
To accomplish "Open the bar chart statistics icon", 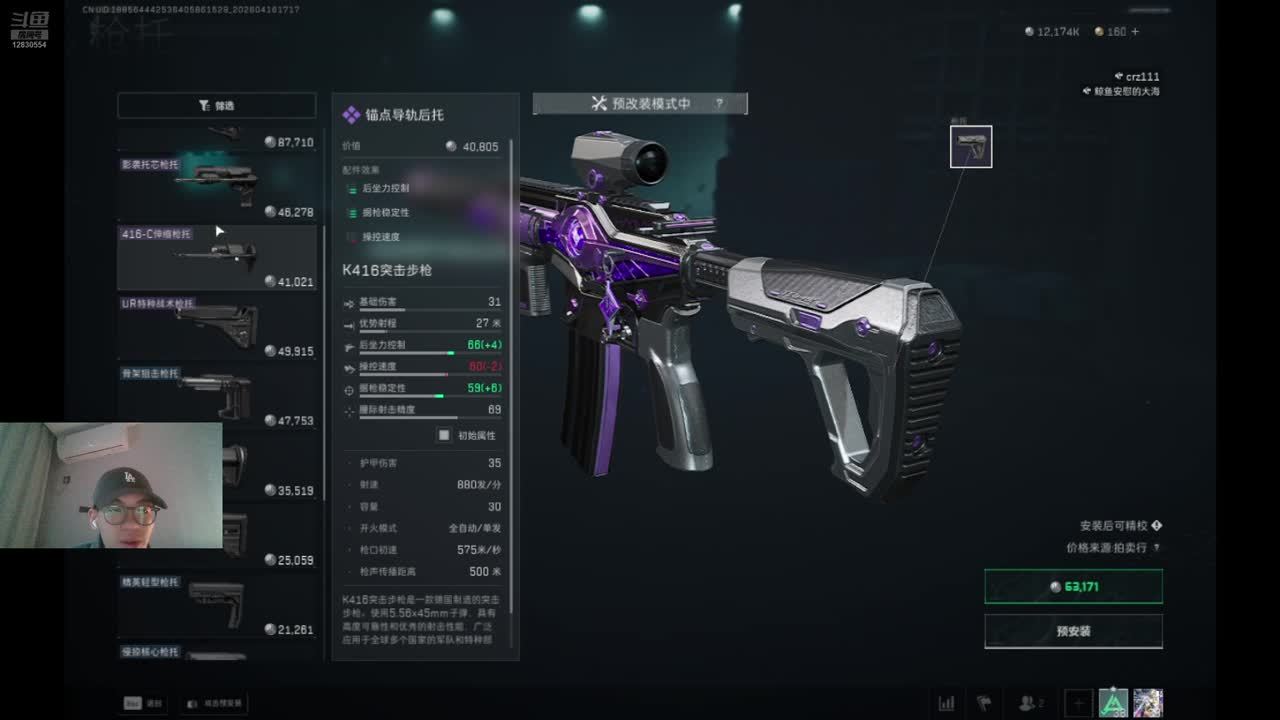I will [x=946, y=703].
